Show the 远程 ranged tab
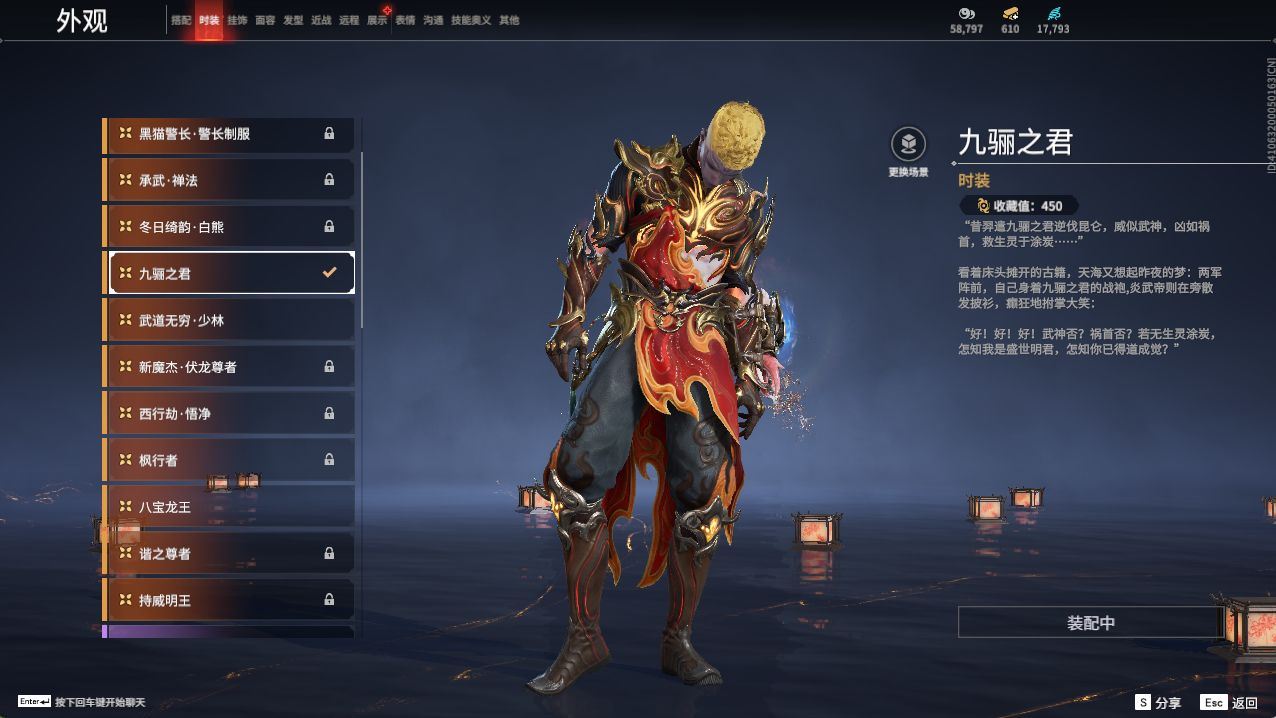This screenshot has height=718, width=1276. [349, 20]
